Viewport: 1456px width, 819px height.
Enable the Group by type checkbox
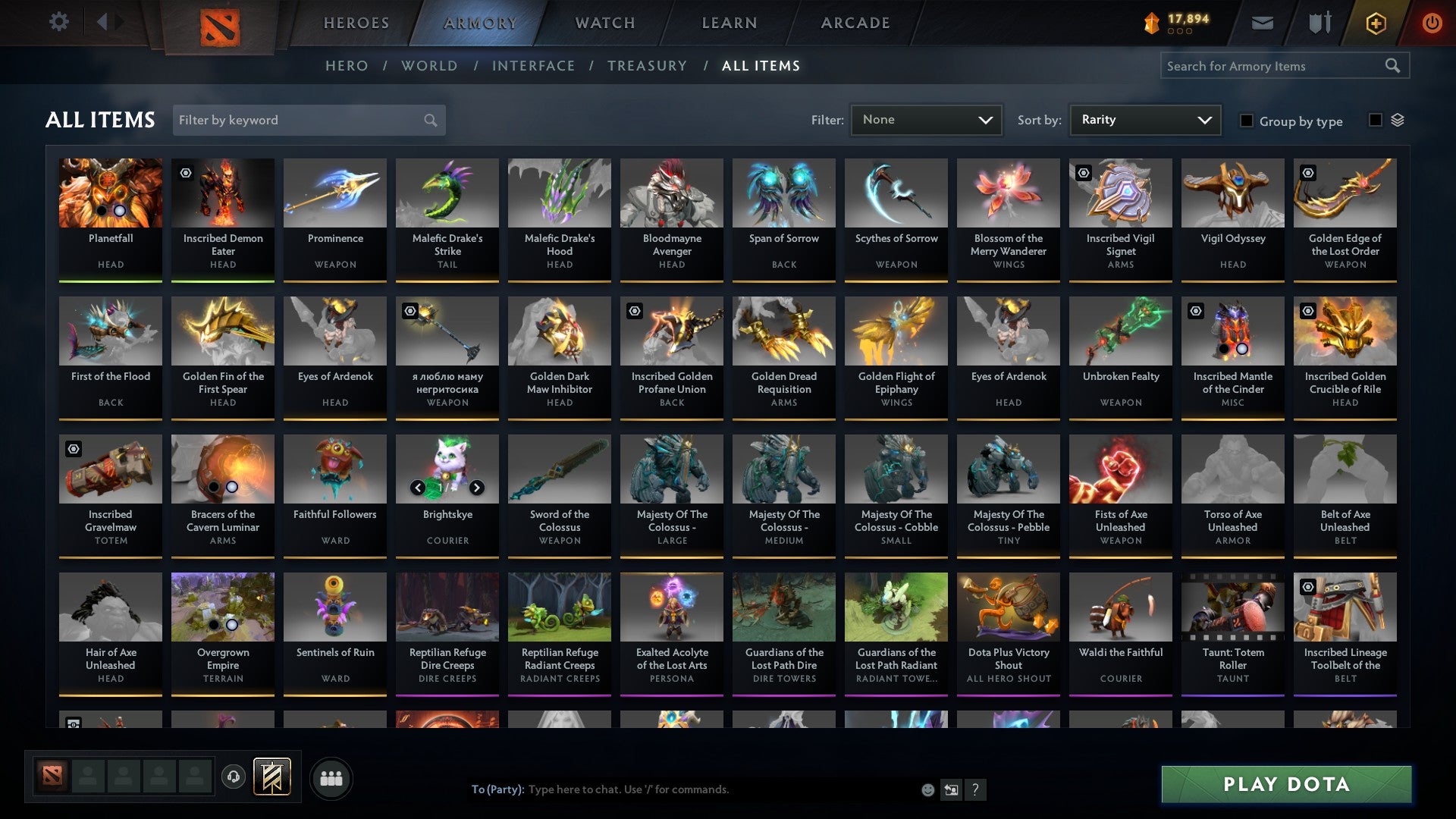[1247, 121]
